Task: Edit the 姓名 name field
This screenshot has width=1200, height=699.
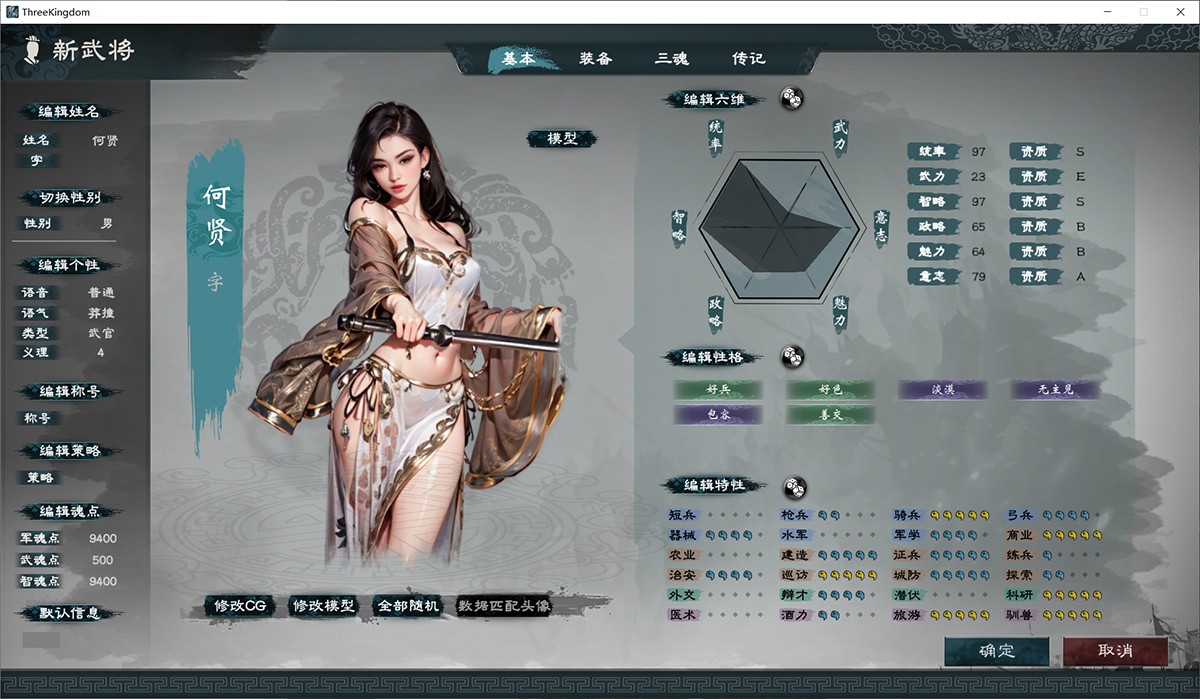Action: tap(104, 141)
